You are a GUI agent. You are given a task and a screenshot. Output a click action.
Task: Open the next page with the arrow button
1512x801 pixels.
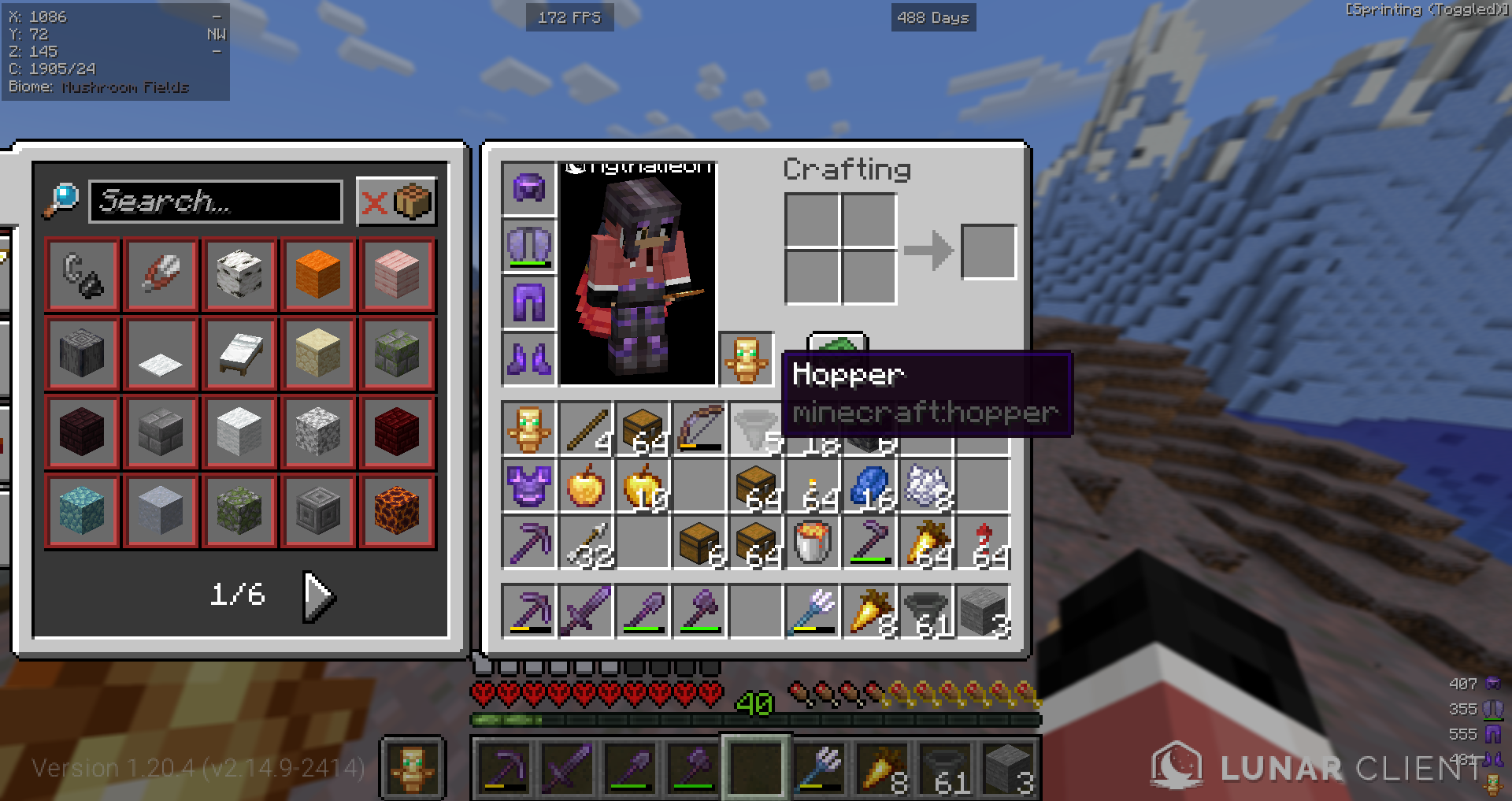pyautogui.click(x=317, y=596)
